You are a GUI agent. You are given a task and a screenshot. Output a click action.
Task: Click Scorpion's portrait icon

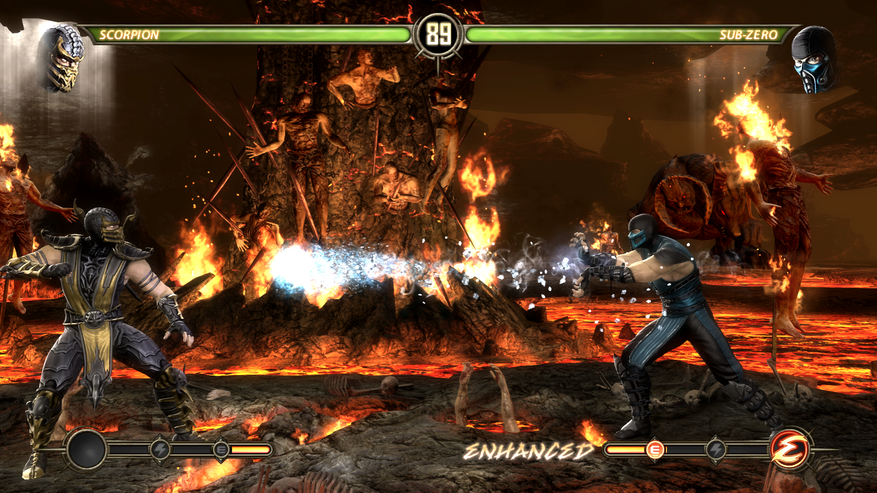(x=62, y=58)
